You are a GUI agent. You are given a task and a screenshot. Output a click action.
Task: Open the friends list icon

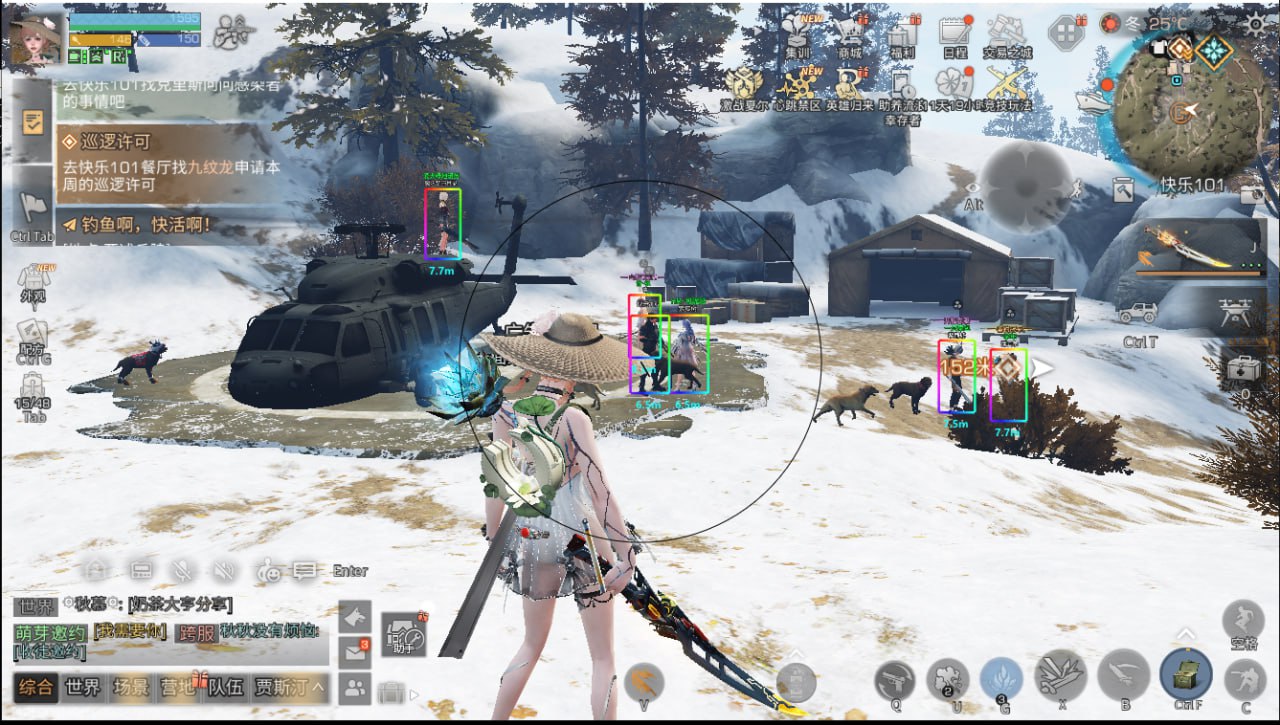pos(355,688)
